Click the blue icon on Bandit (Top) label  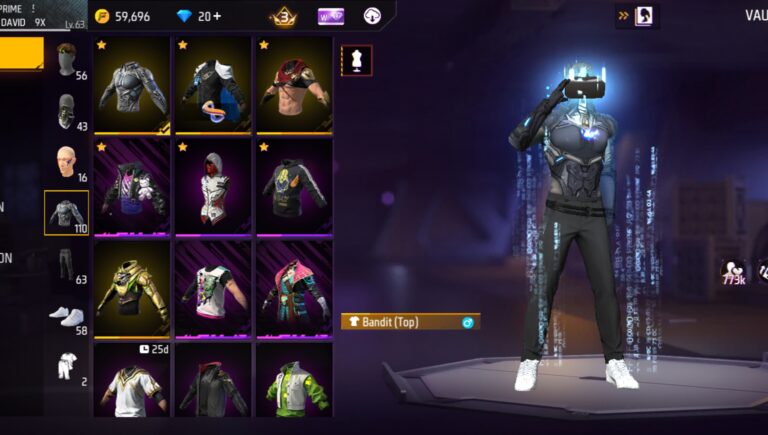[x=467, y=322]
